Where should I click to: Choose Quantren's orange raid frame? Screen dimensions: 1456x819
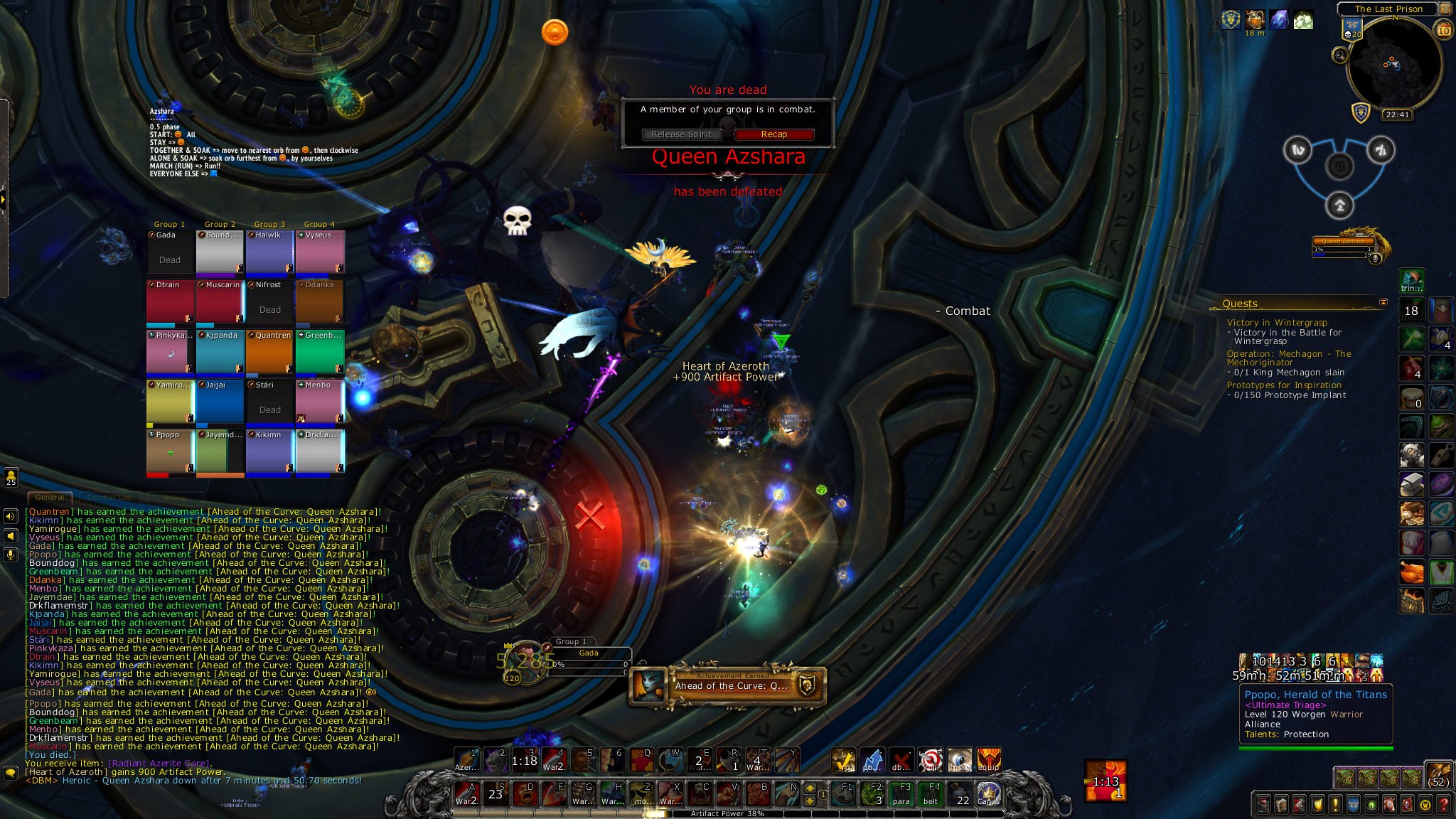tap(269, 352)
